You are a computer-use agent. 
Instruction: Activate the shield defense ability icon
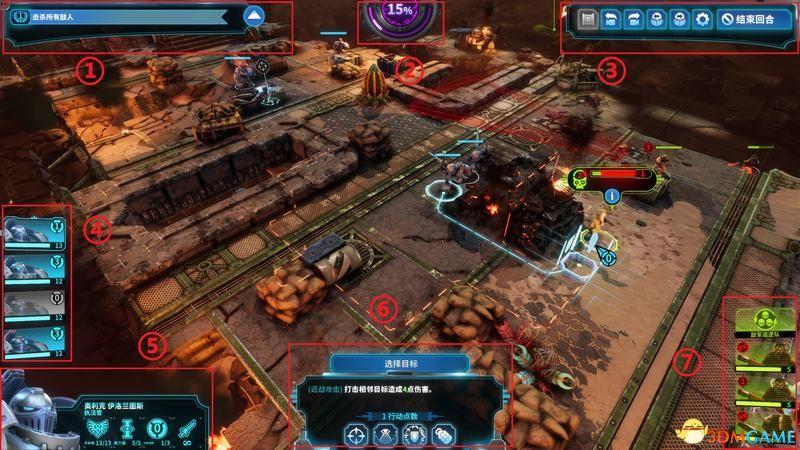coord(413,434)
